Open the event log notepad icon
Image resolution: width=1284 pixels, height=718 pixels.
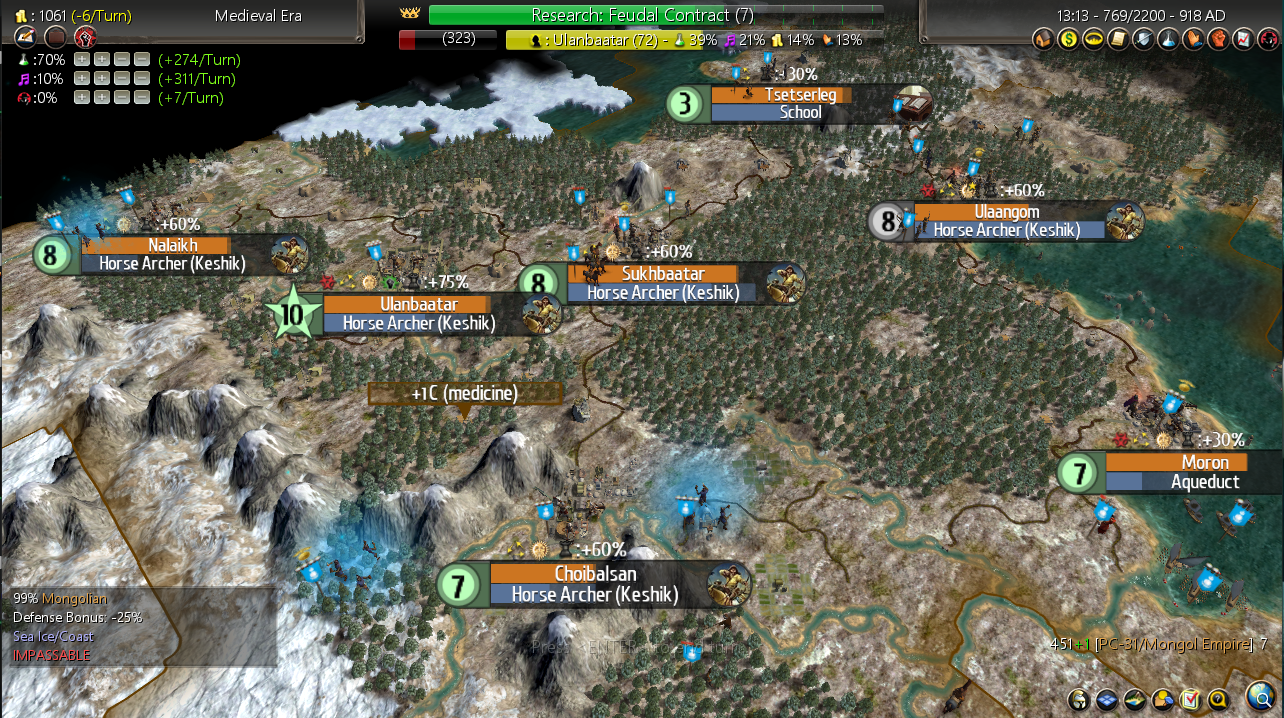pyautogui.click(x=24, y=38)
